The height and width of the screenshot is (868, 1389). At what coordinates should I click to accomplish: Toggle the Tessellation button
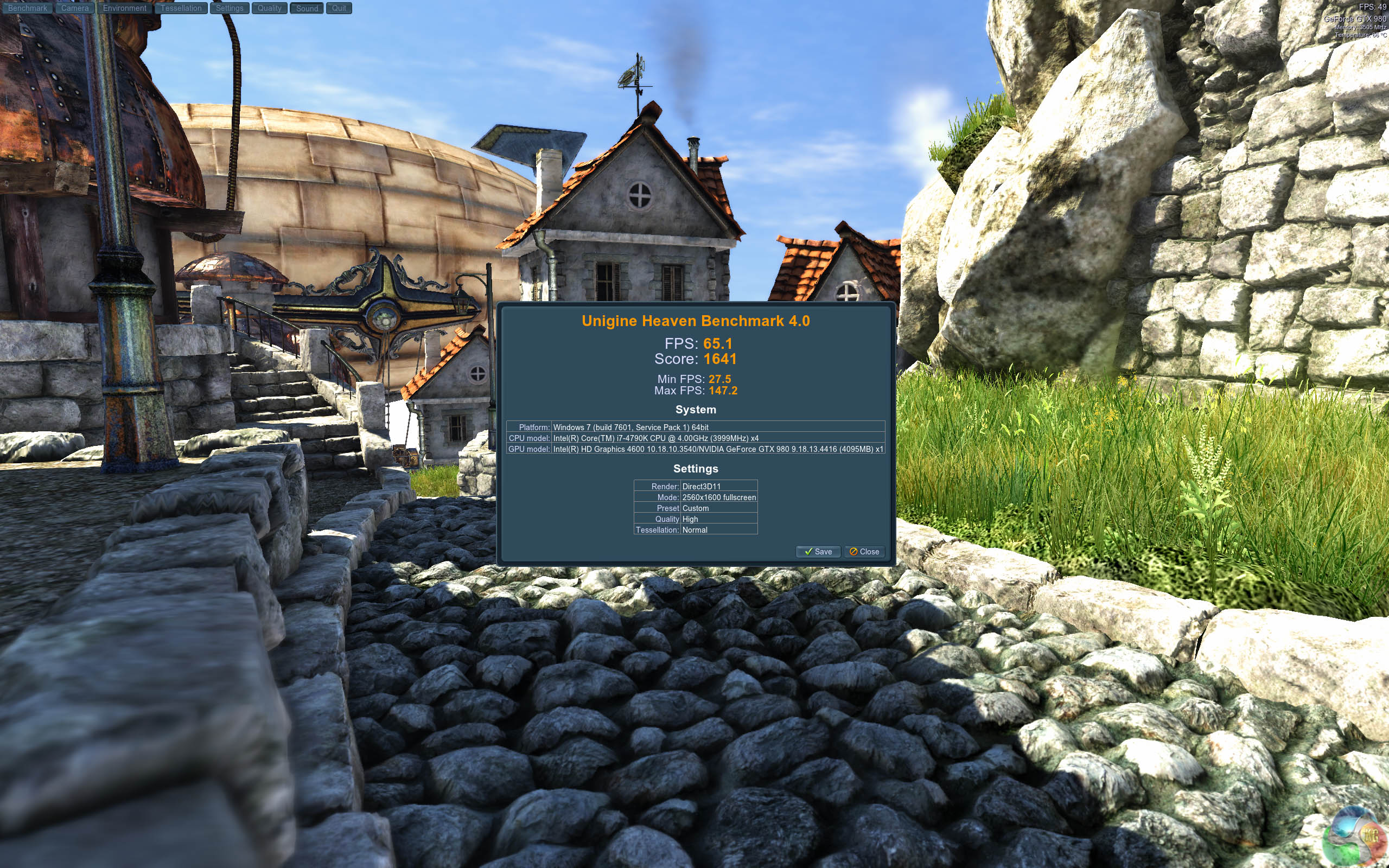(x=181, y=8)
